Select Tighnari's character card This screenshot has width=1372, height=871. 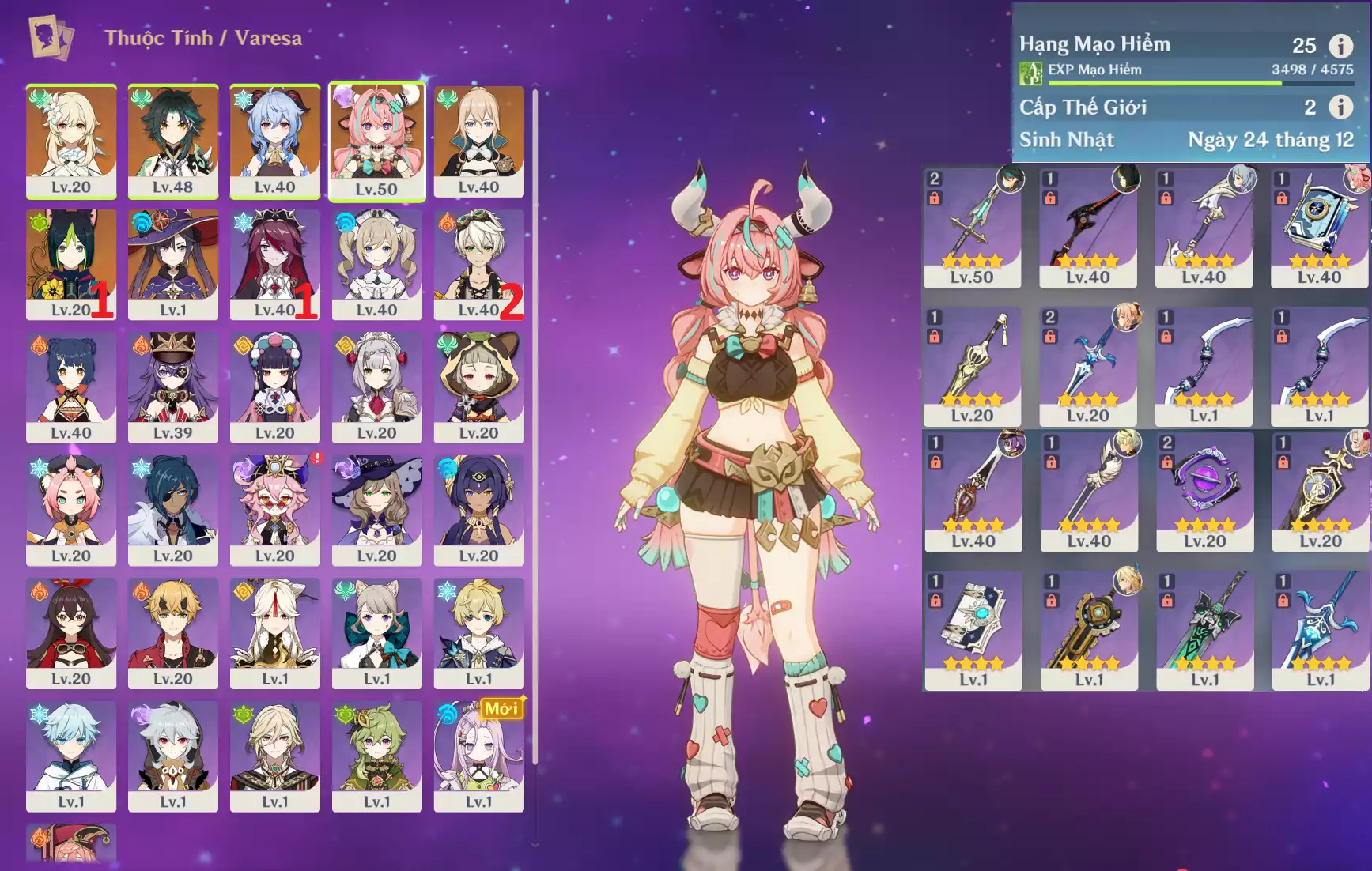(70, 264)
